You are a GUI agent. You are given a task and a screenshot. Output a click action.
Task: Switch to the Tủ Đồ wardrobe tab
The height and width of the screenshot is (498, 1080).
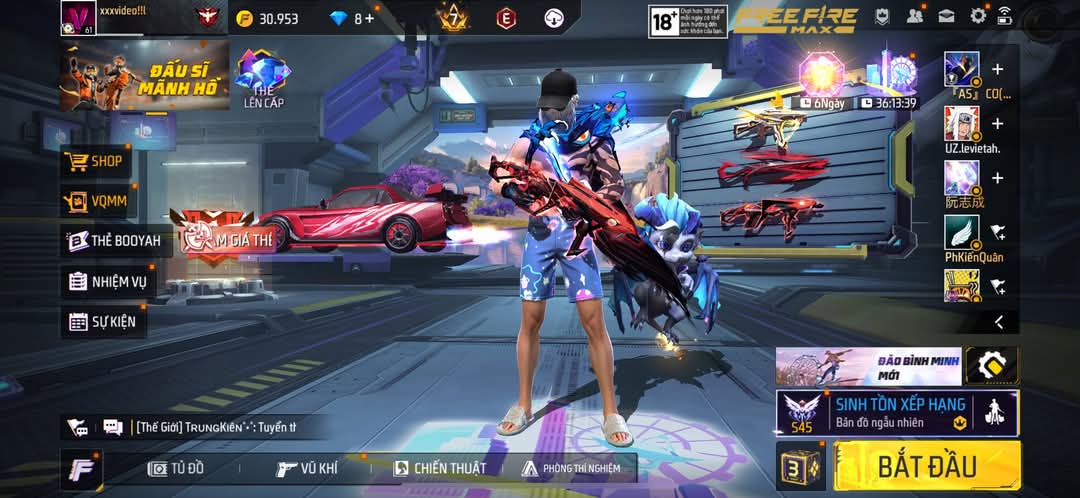(x=176, y=468)
